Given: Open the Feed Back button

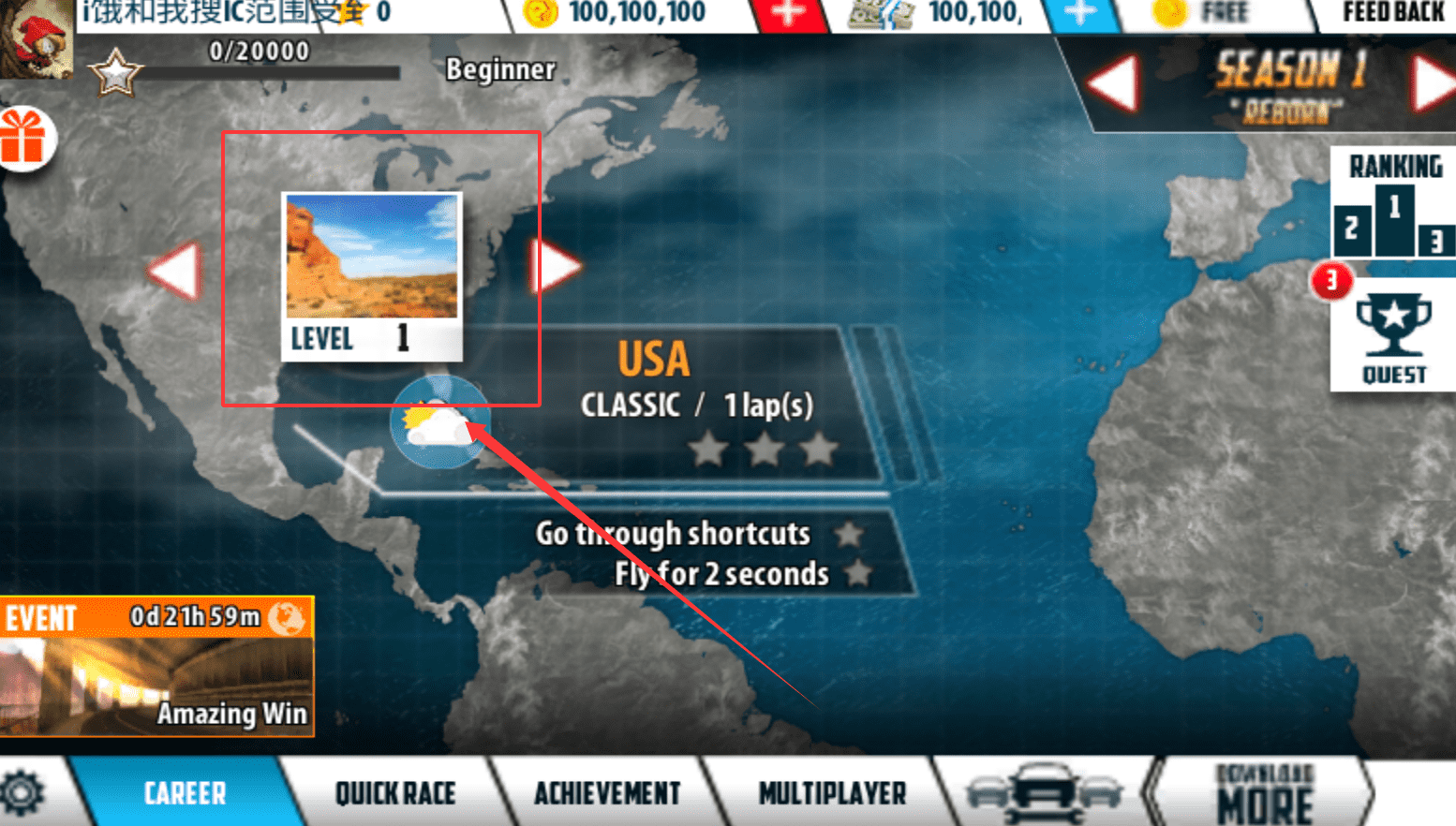Looking at the screenshot, I should 1393,13.
